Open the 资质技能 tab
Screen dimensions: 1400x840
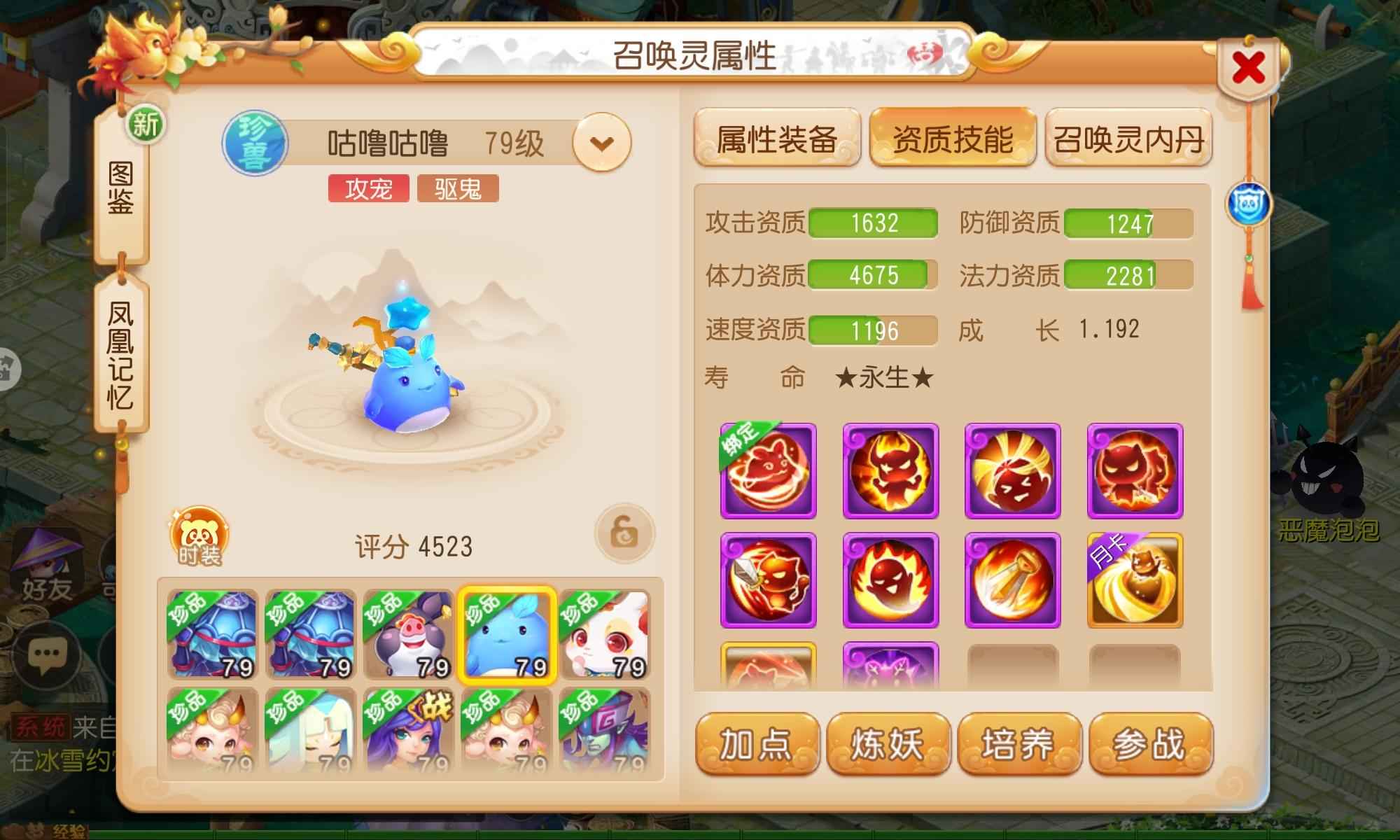pyautogui.click(x=953, y=138)
